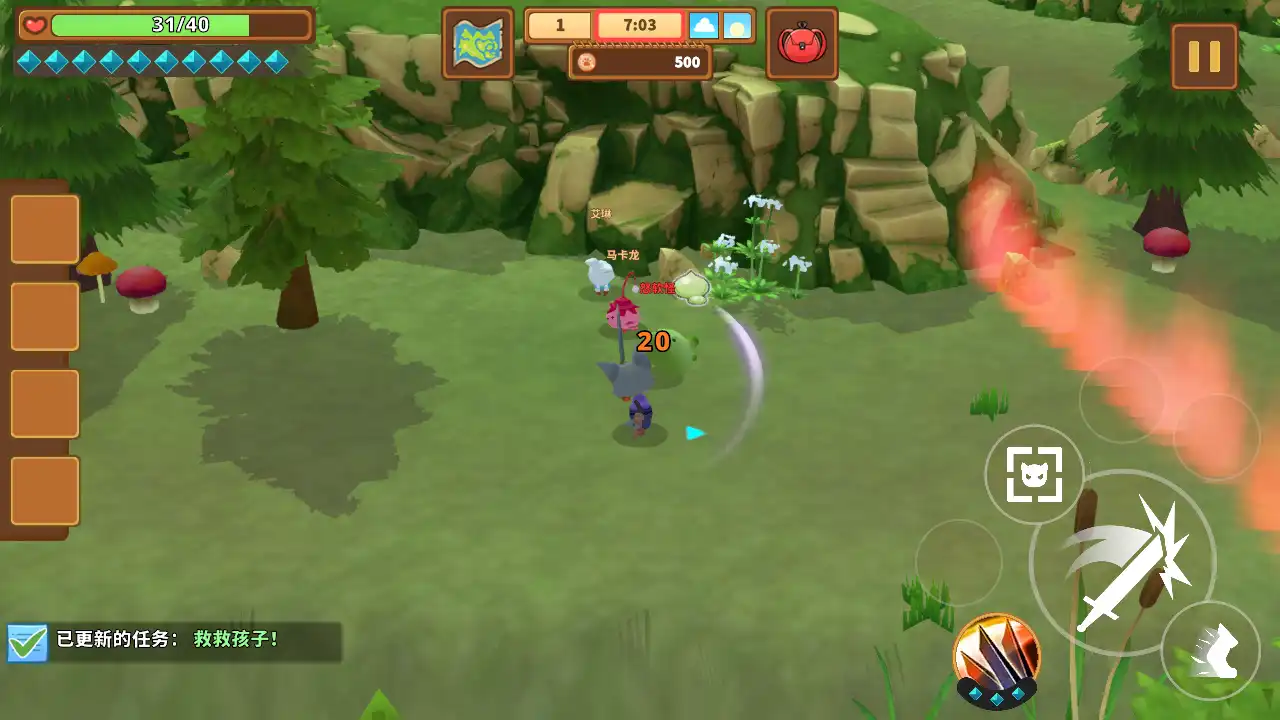Image resolution: width=1280 pixels, height=720 pixels.
Task: Open the world map
Action: (x=478, y=44)
